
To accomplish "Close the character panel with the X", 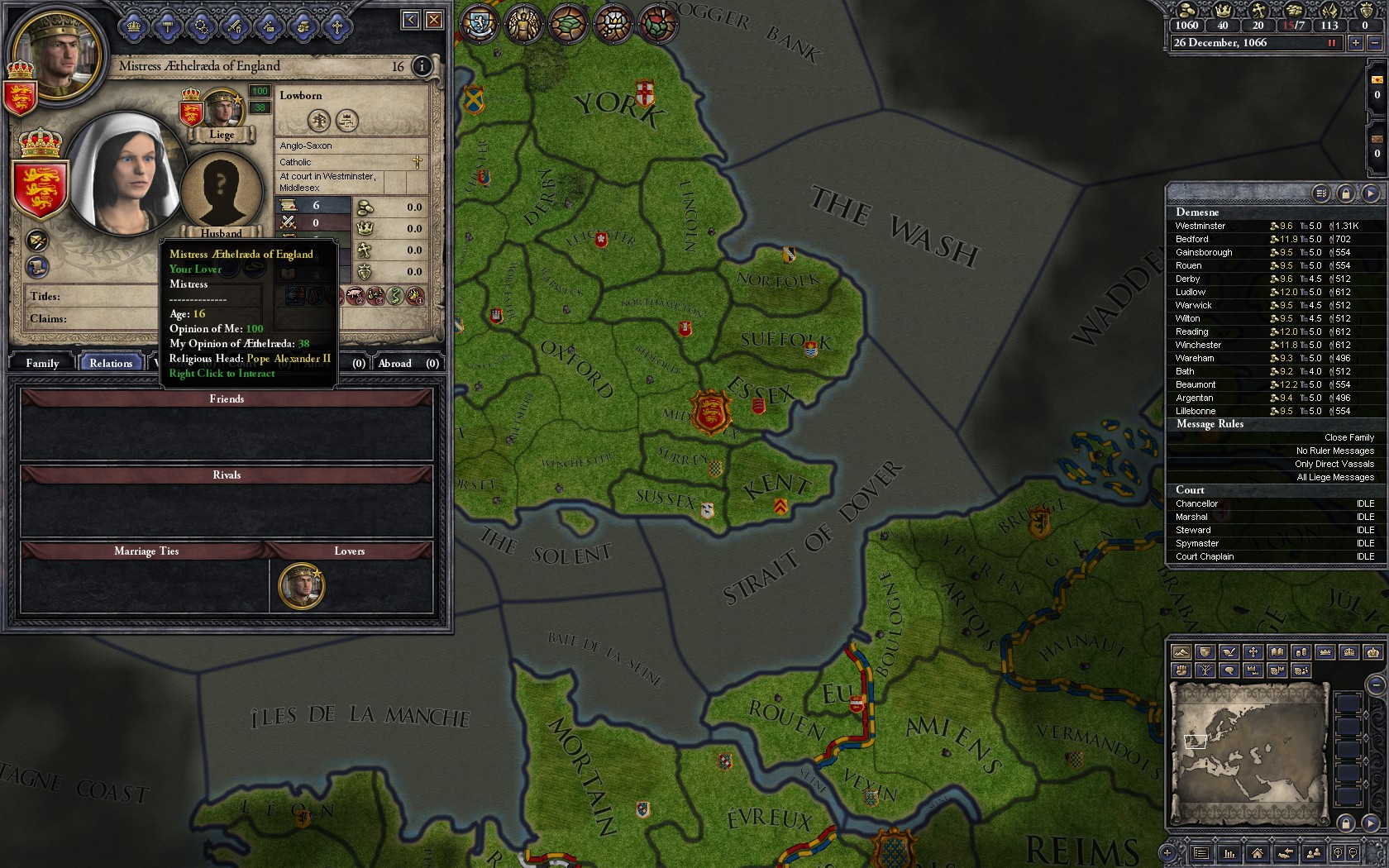I will pyautogui.click(x=433, y=20).
